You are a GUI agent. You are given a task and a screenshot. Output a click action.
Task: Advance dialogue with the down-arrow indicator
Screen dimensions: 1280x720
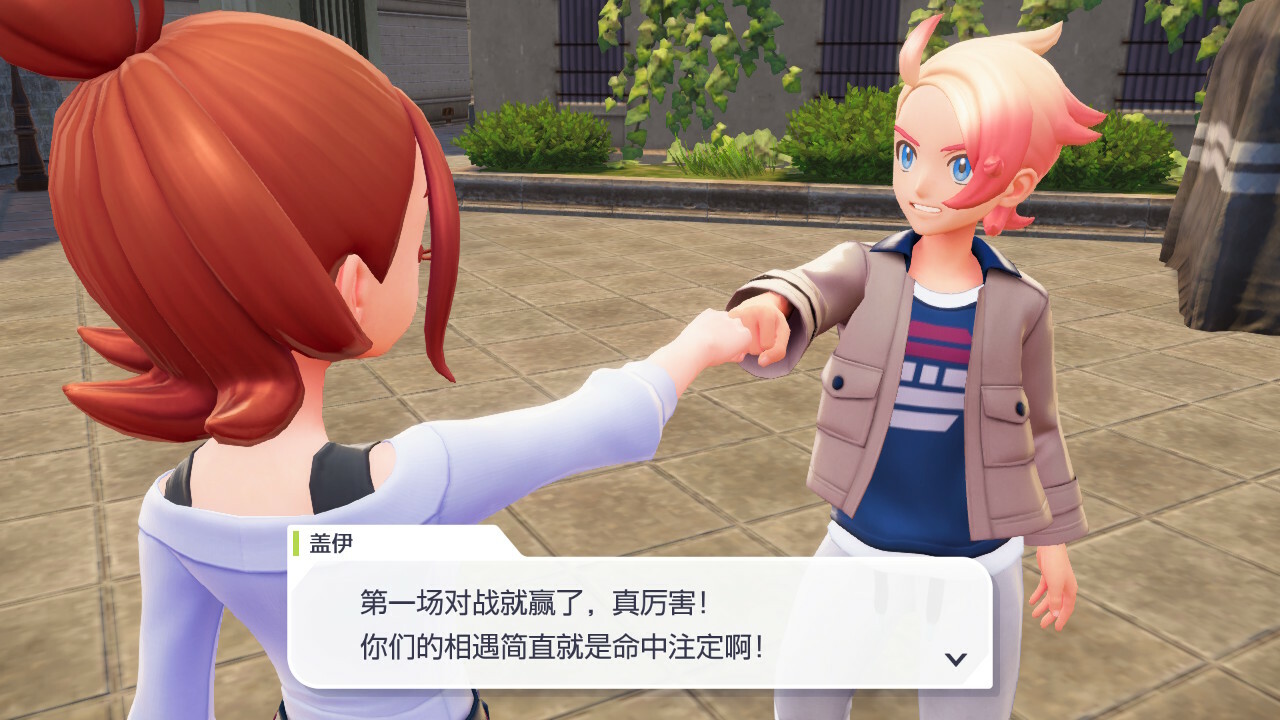[956, 658]
